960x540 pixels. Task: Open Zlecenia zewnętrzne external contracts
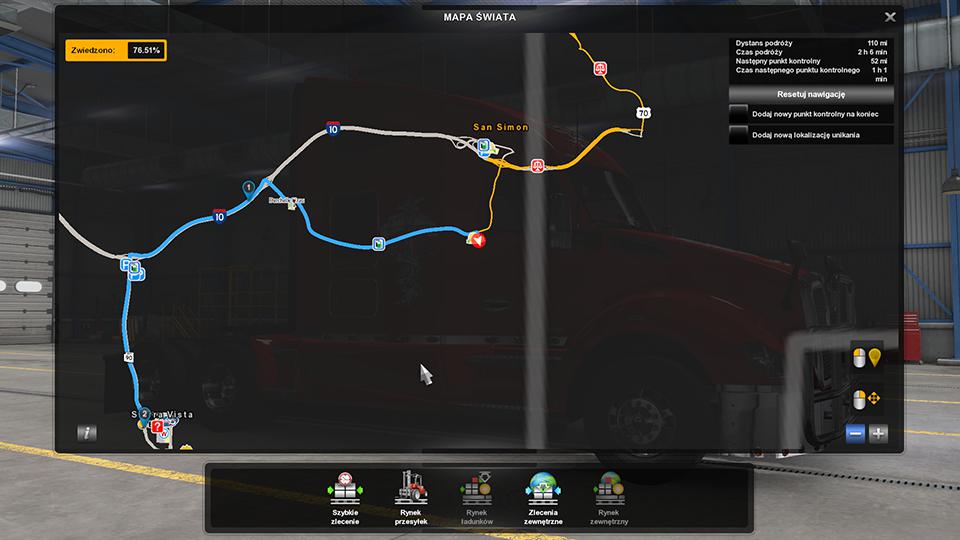[544, 495]
